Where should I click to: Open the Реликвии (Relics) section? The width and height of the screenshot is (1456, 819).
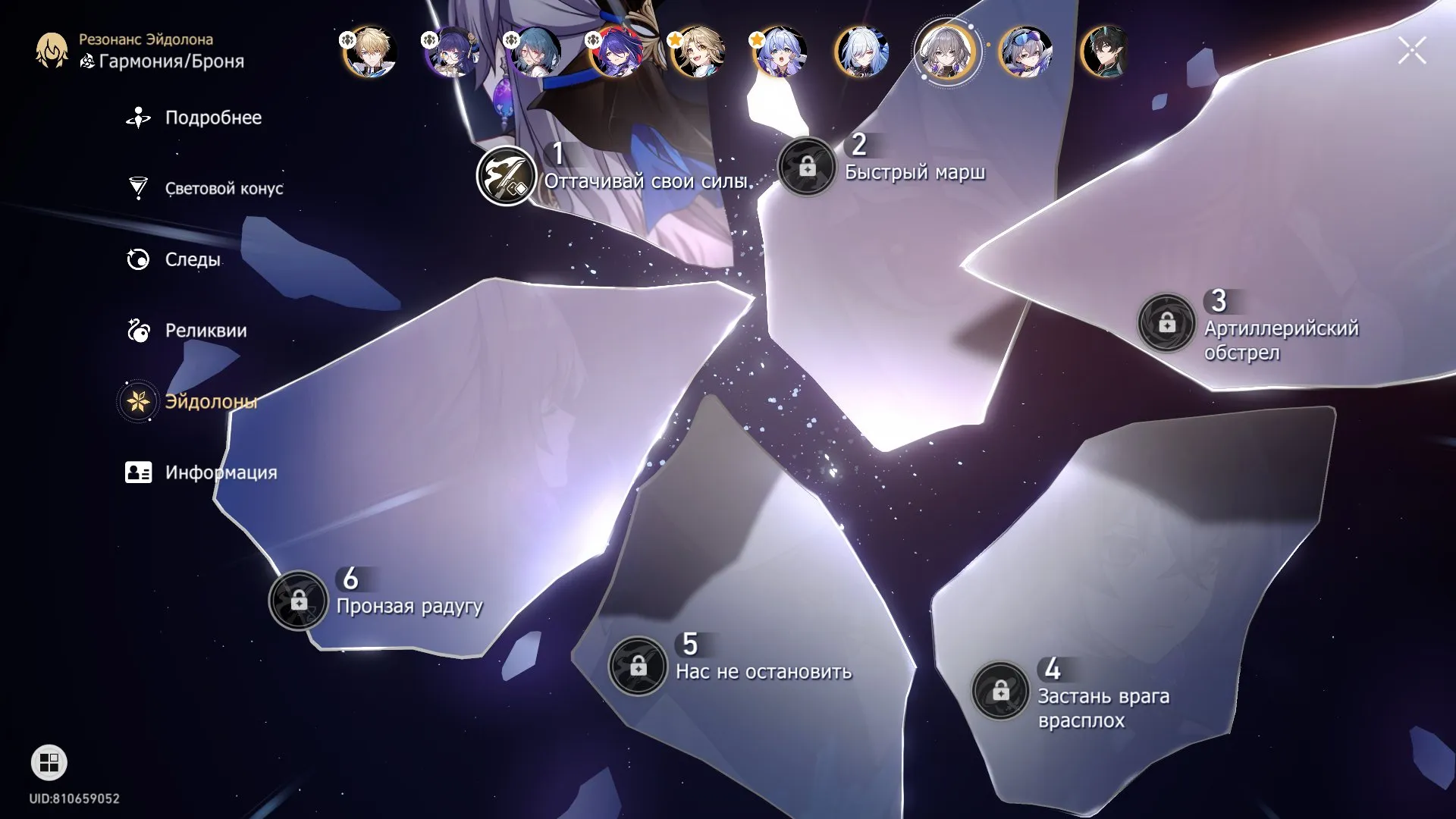(137, 331)
